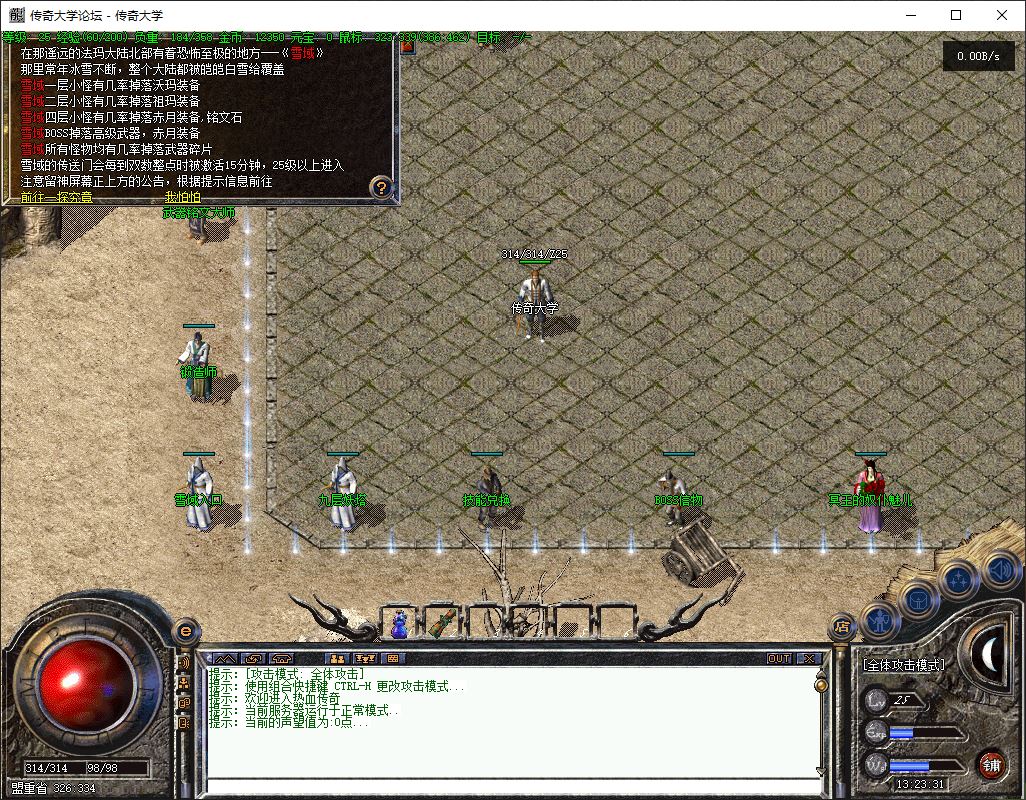Screen dimensions: 1026x800
Task: Minimize the game window
Action: [x=910, y=15]
